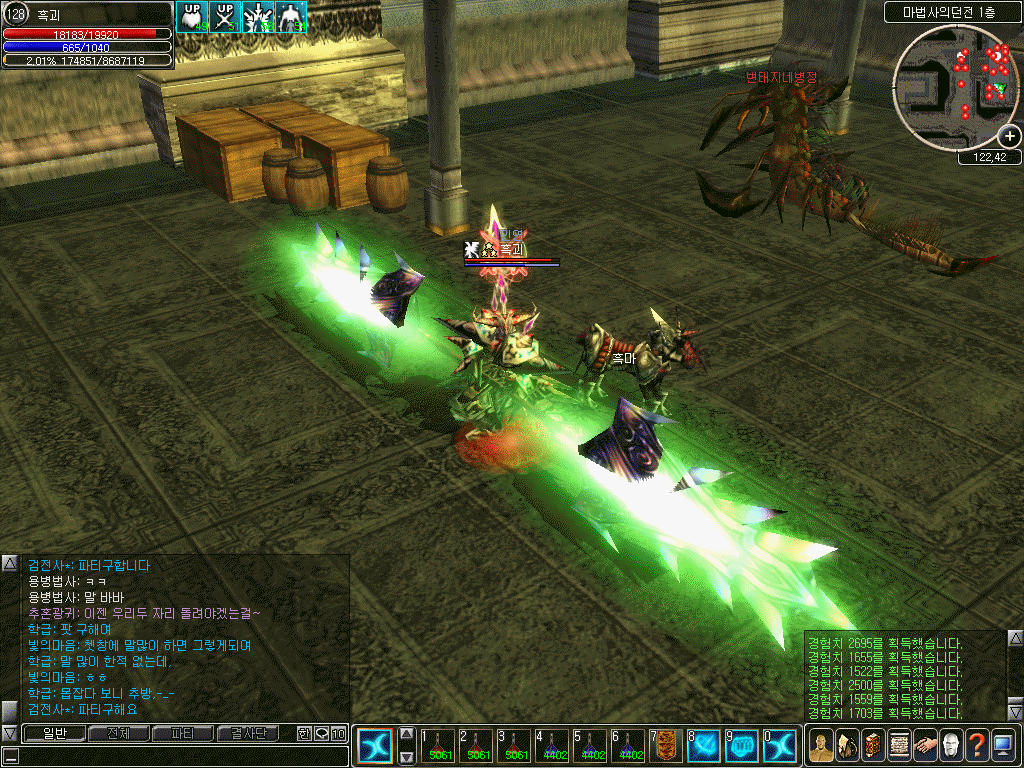Image resolution: width=1024 pixels, height=768 pixels.
Task: Open the help question mark menu
Action: pyautogui.click(x=977, y=745)
